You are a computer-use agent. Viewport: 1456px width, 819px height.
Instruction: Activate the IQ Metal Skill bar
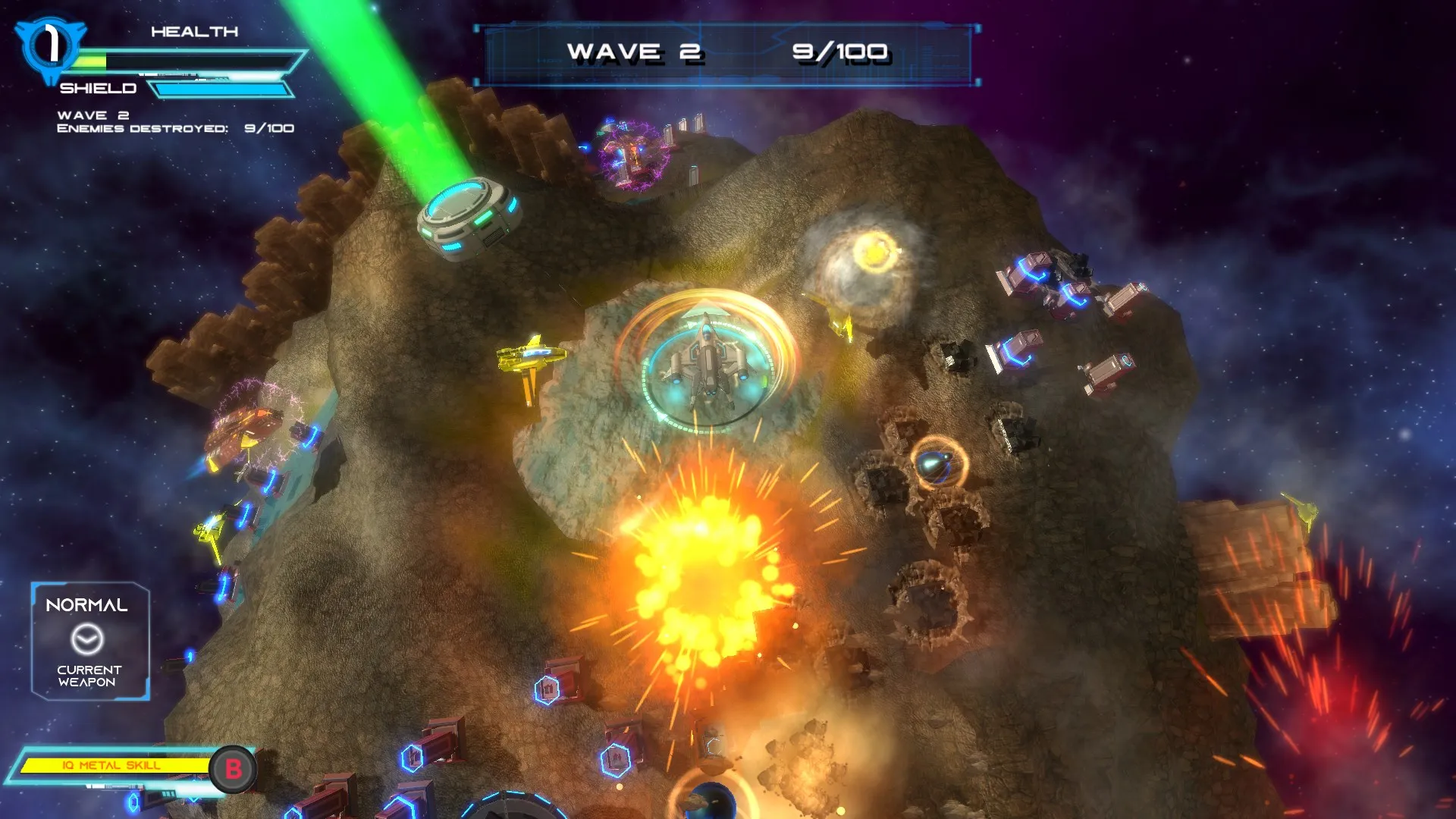[114, 766]
